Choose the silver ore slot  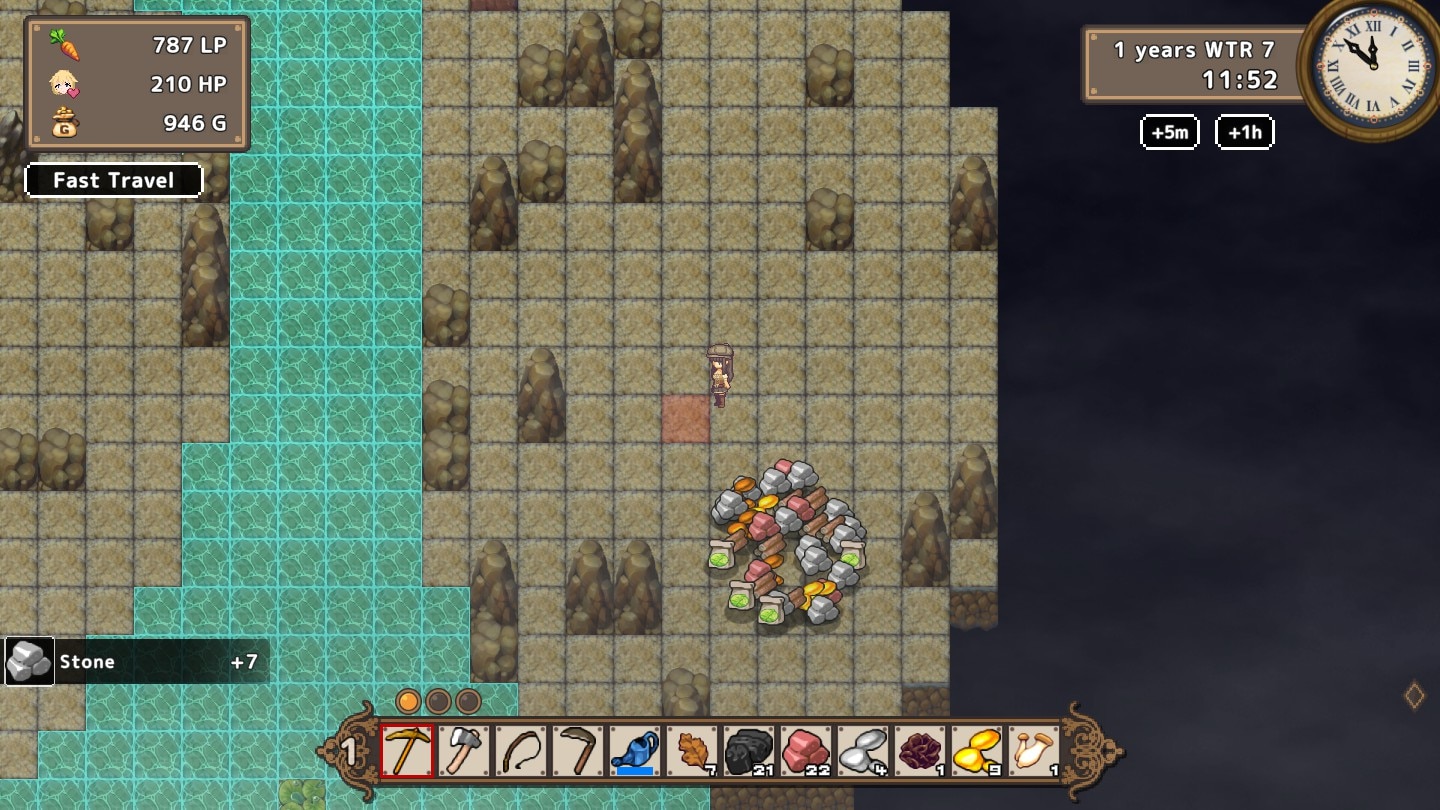click(x=863, y=750)
